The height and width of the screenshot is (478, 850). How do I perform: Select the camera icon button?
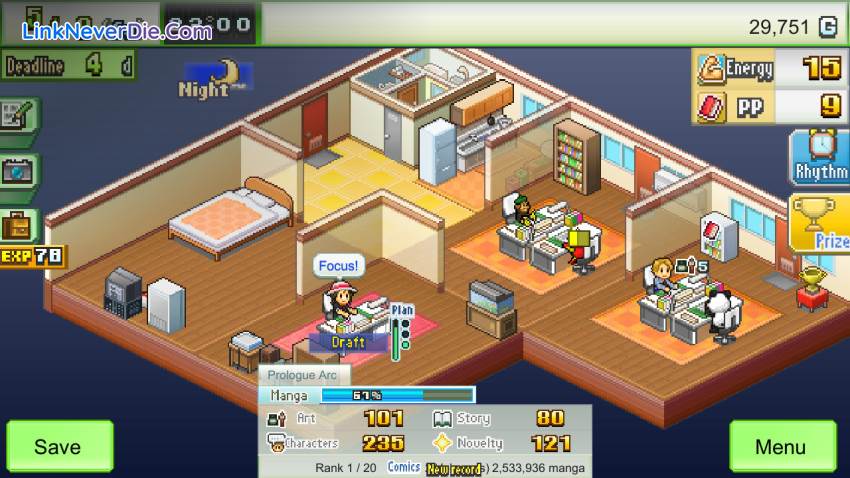tap(18, 171)
